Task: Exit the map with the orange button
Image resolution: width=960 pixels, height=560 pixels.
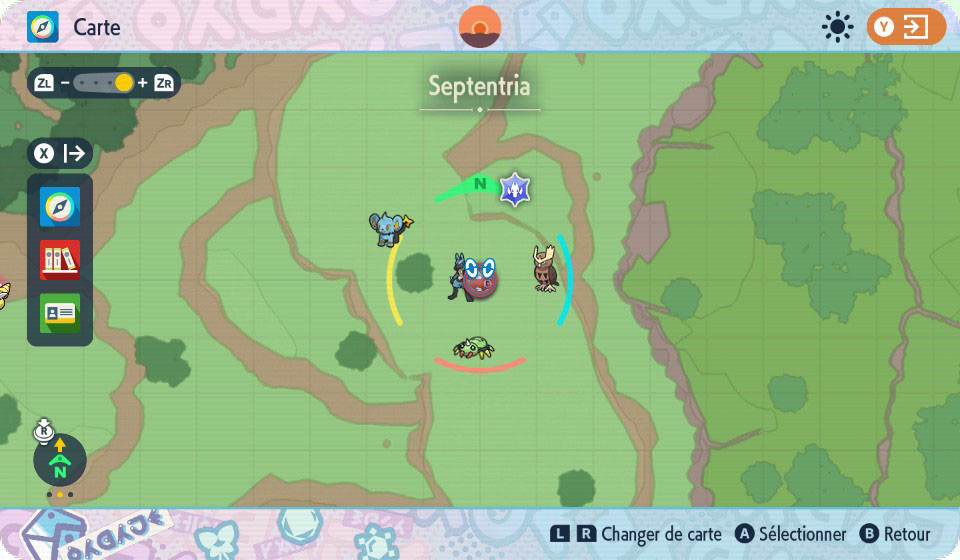Action: 906,27
